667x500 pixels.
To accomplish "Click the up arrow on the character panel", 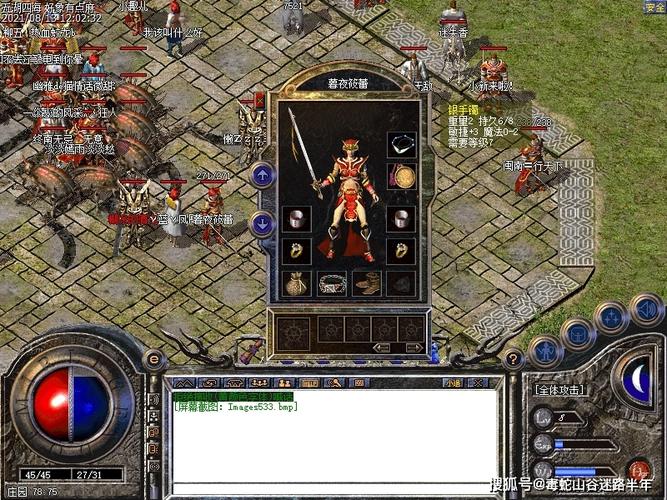I will [262, 176].
